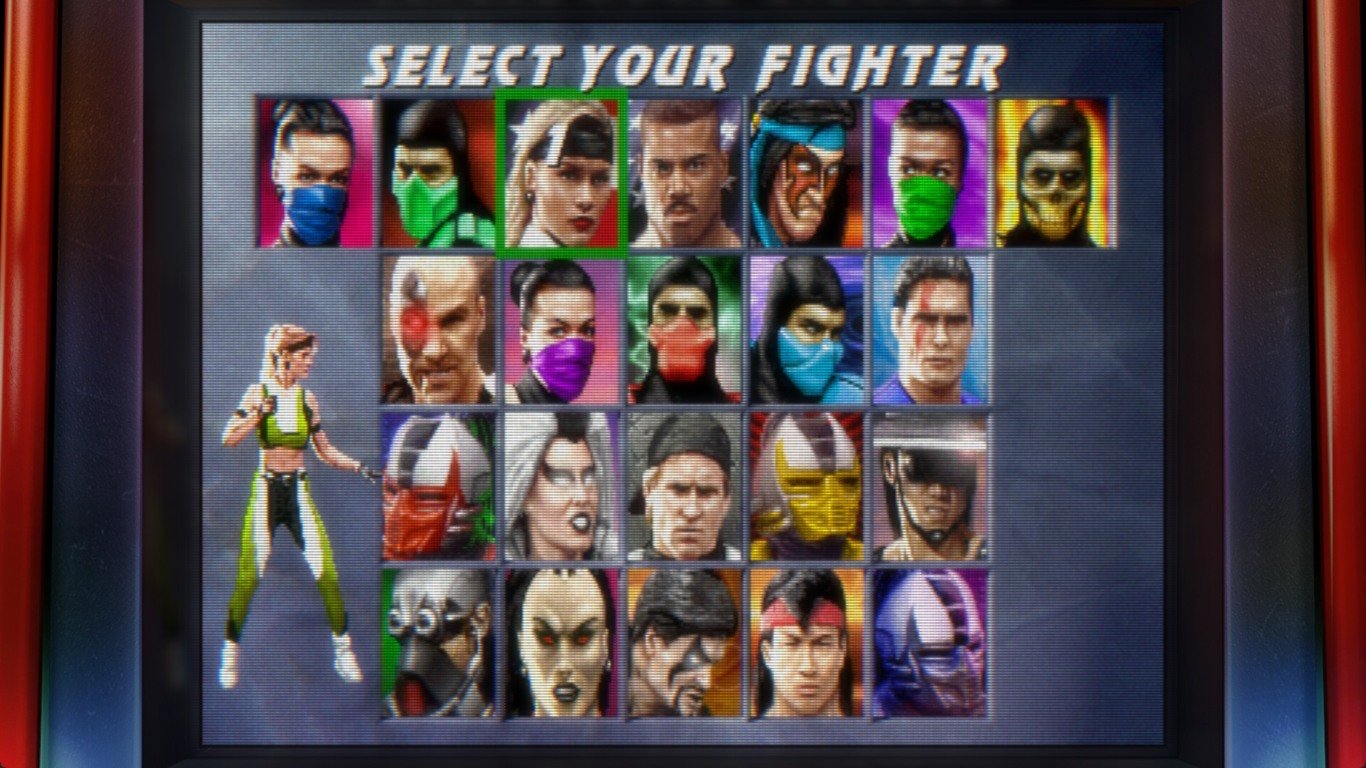The height and width of the screenshot is (768, 1366).
Task: Pick Ermac, the red-masked ninja
Action: [684, 329]
